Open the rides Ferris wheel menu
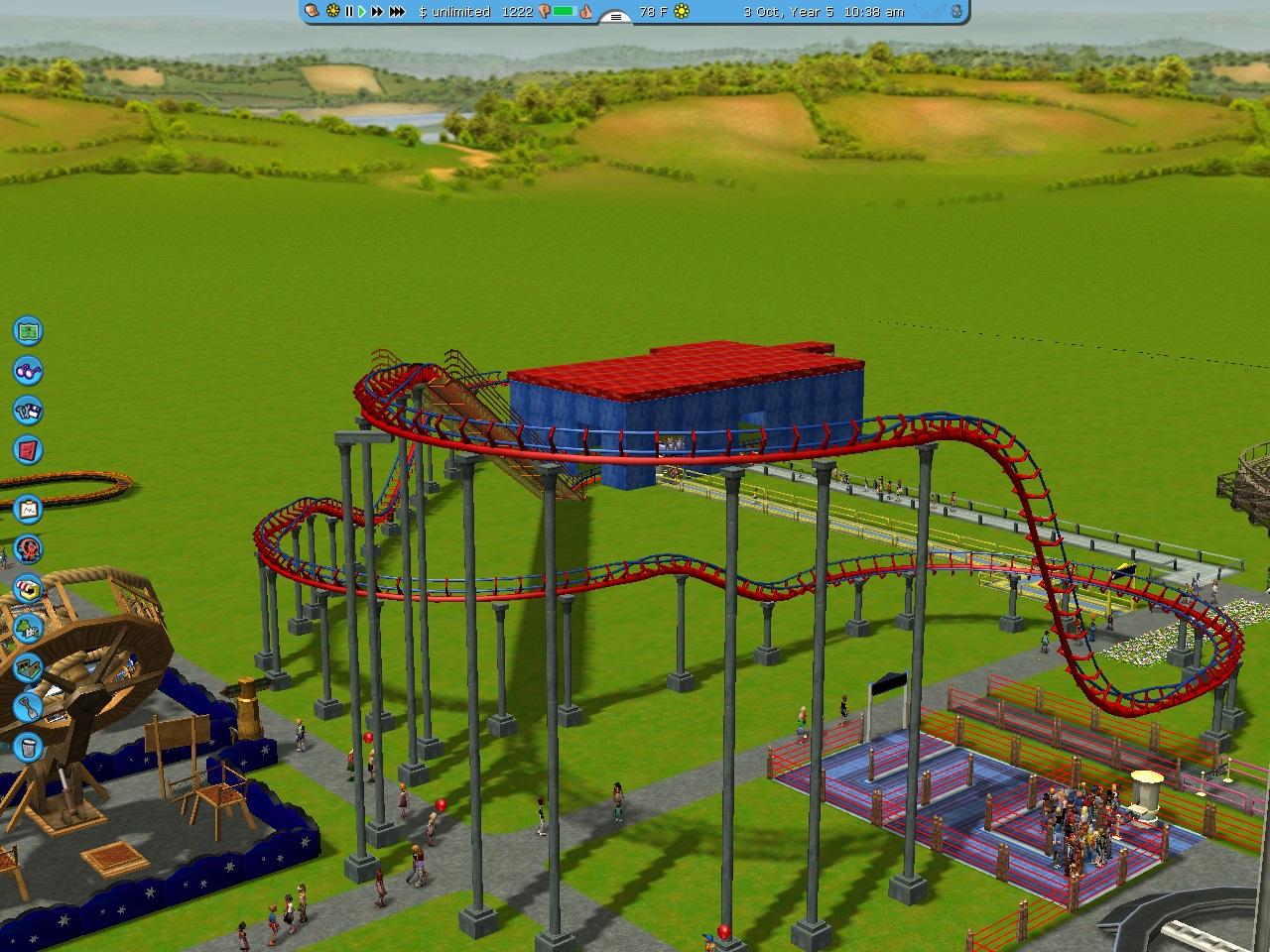 coord(28,548)
